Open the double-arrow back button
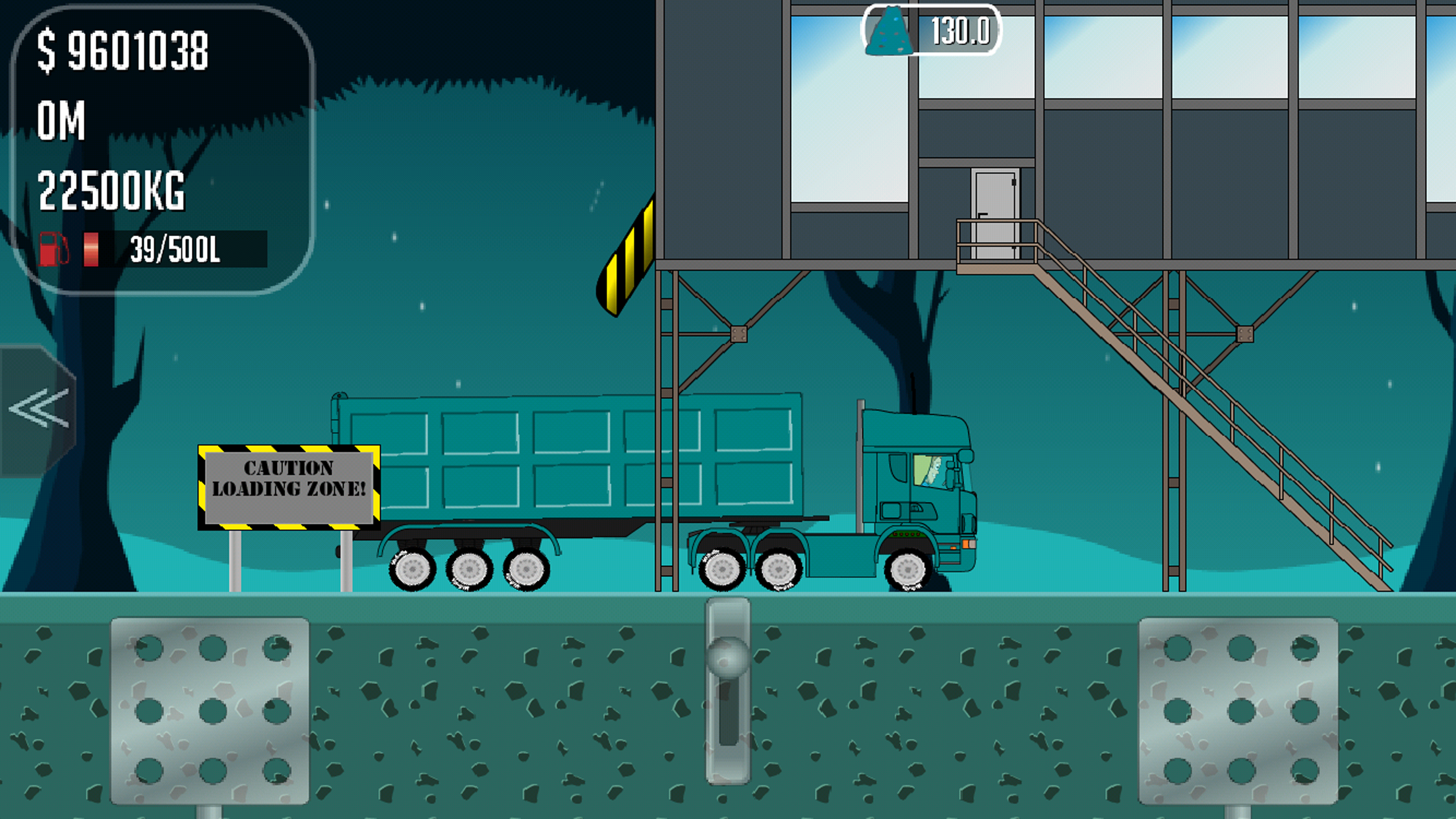1456x819 pixels. (x=38, y=409)
